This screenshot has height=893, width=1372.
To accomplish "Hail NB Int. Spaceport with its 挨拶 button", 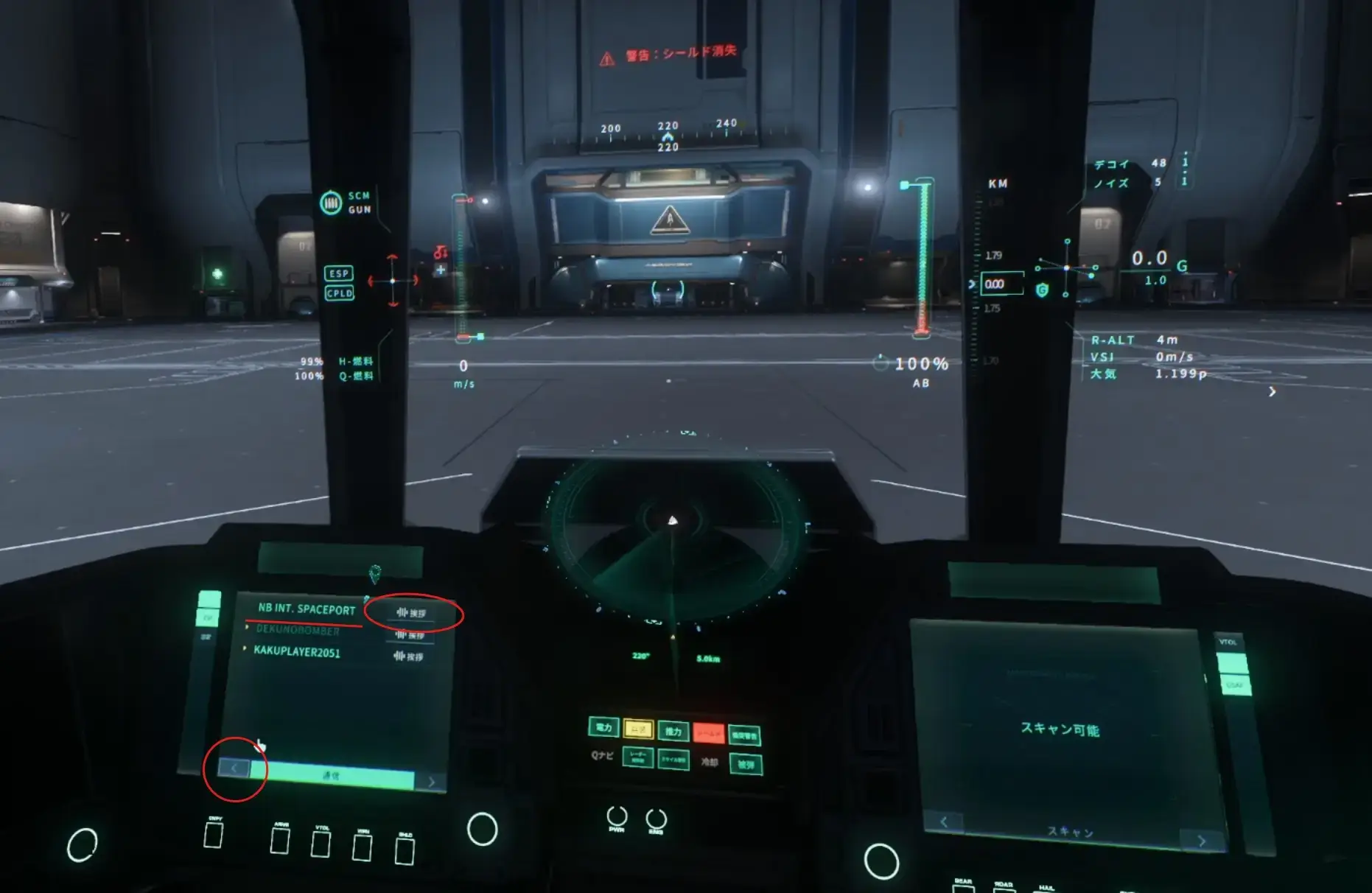I will (x=411, y=613).
